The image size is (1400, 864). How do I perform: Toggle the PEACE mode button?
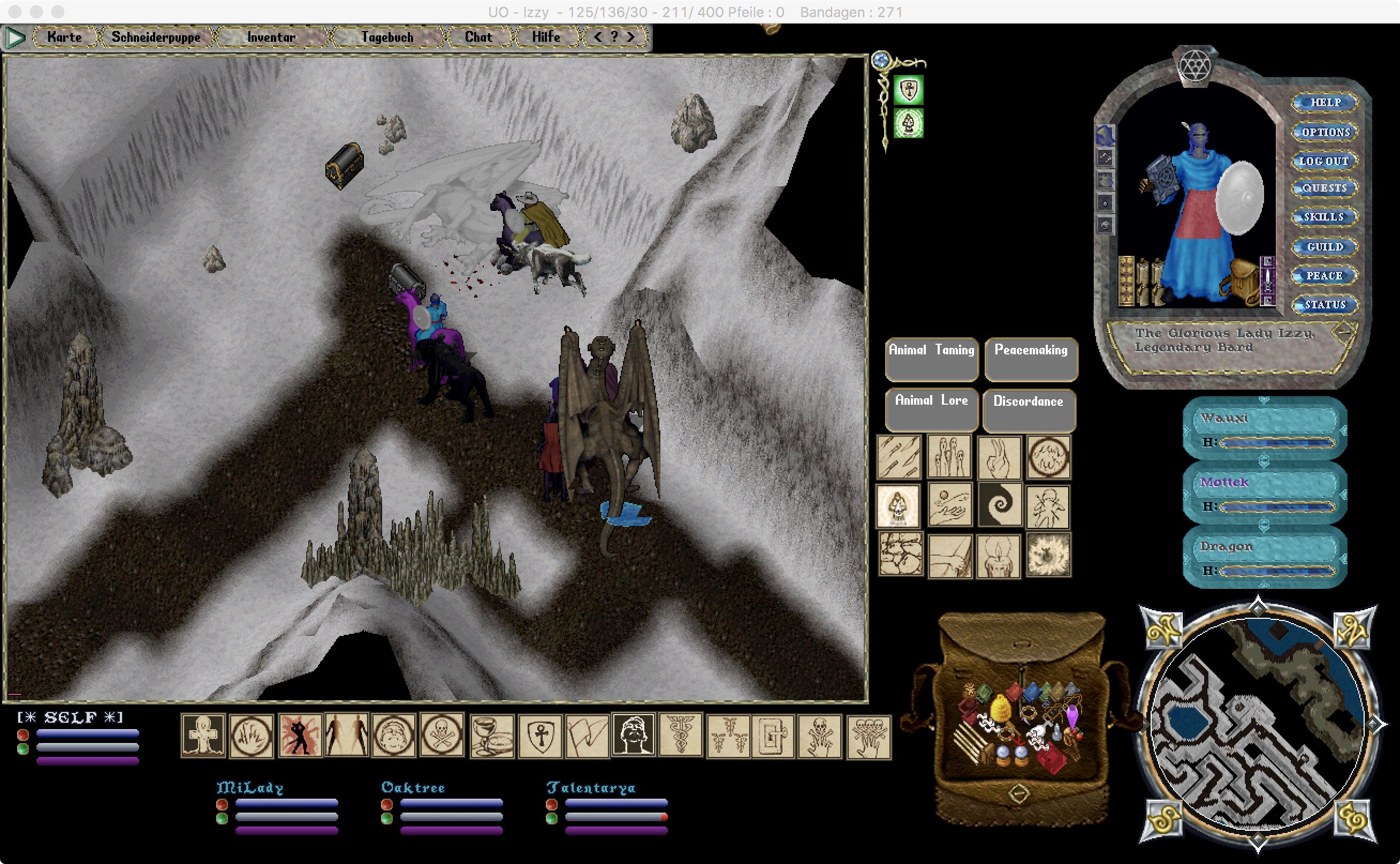point(1324,276)
